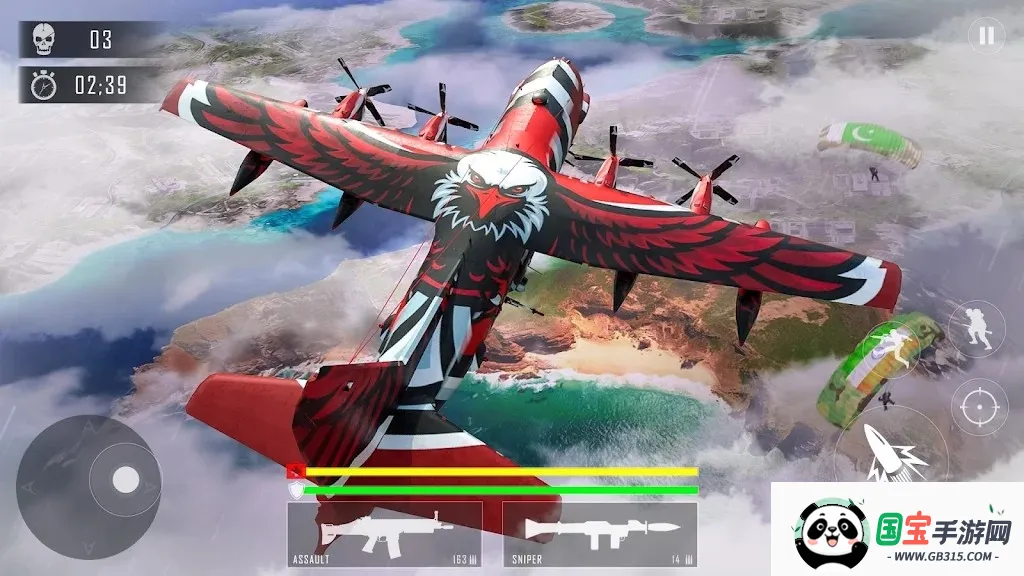Pause the game with the pause button
1024x576 pixels.
(x=986, y=37)
